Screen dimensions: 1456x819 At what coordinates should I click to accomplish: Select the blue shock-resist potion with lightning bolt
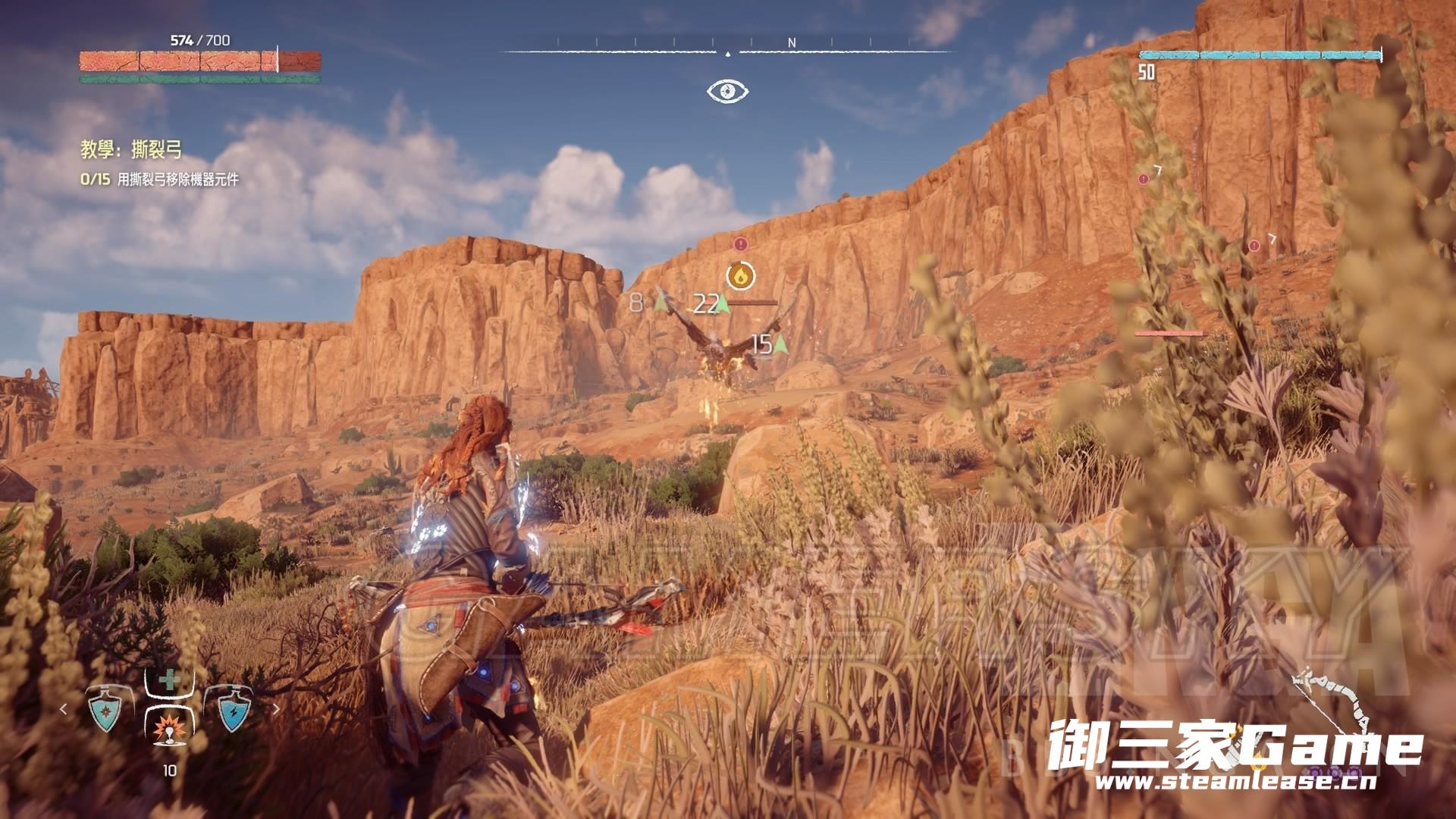[x=231, y=710]
